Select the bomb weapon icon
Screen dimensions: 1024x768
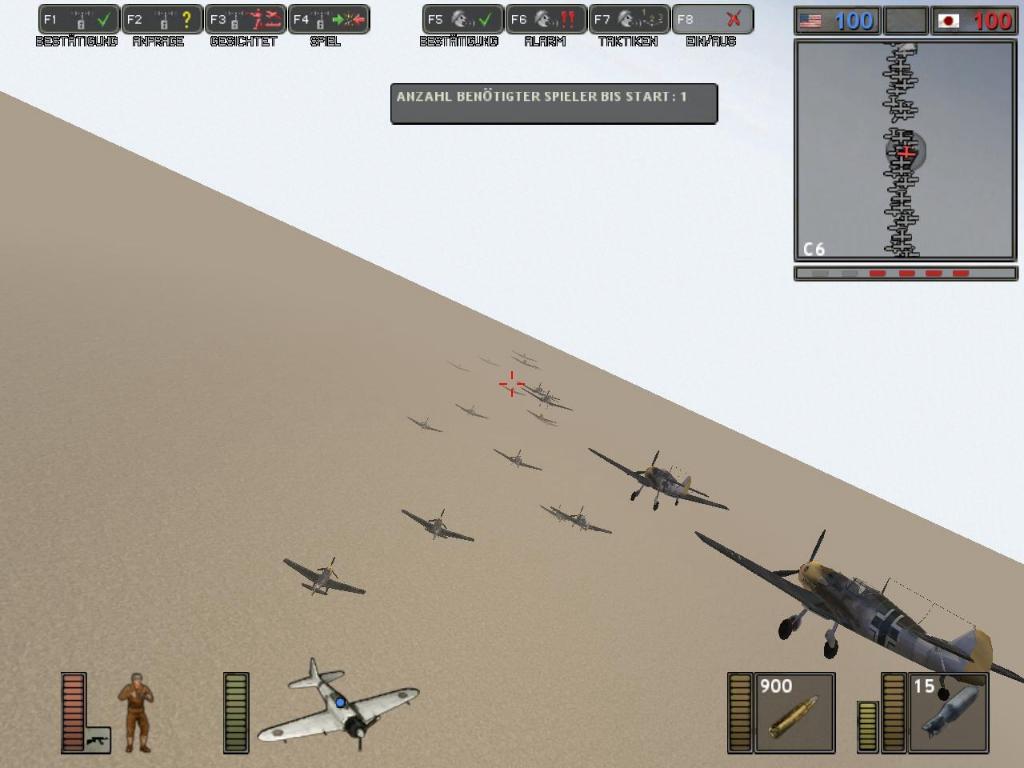point(947,712)
